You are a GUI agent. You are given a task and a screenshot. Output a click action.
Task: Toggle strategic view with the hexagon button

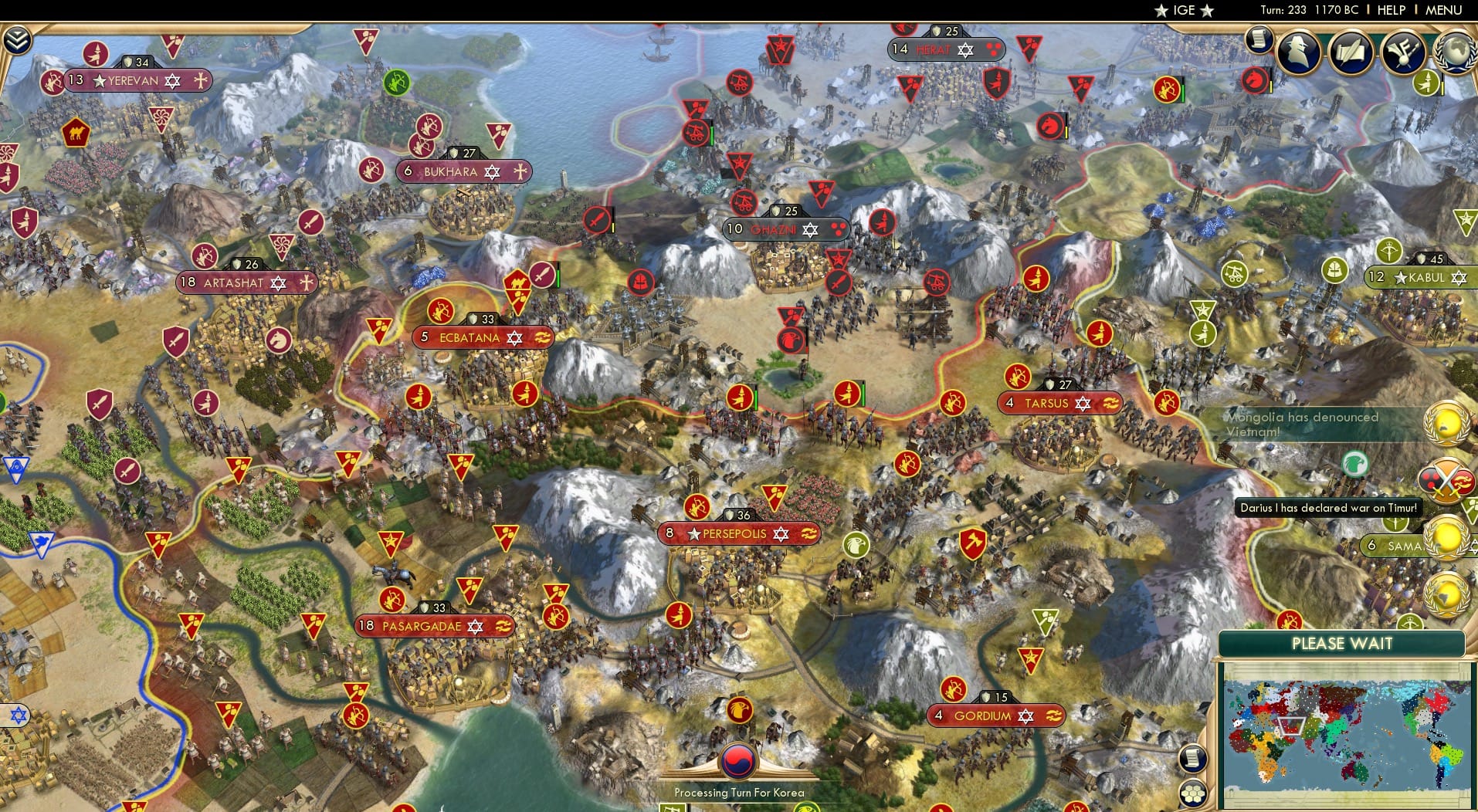pyautogui.click(x=1192, y=792)
